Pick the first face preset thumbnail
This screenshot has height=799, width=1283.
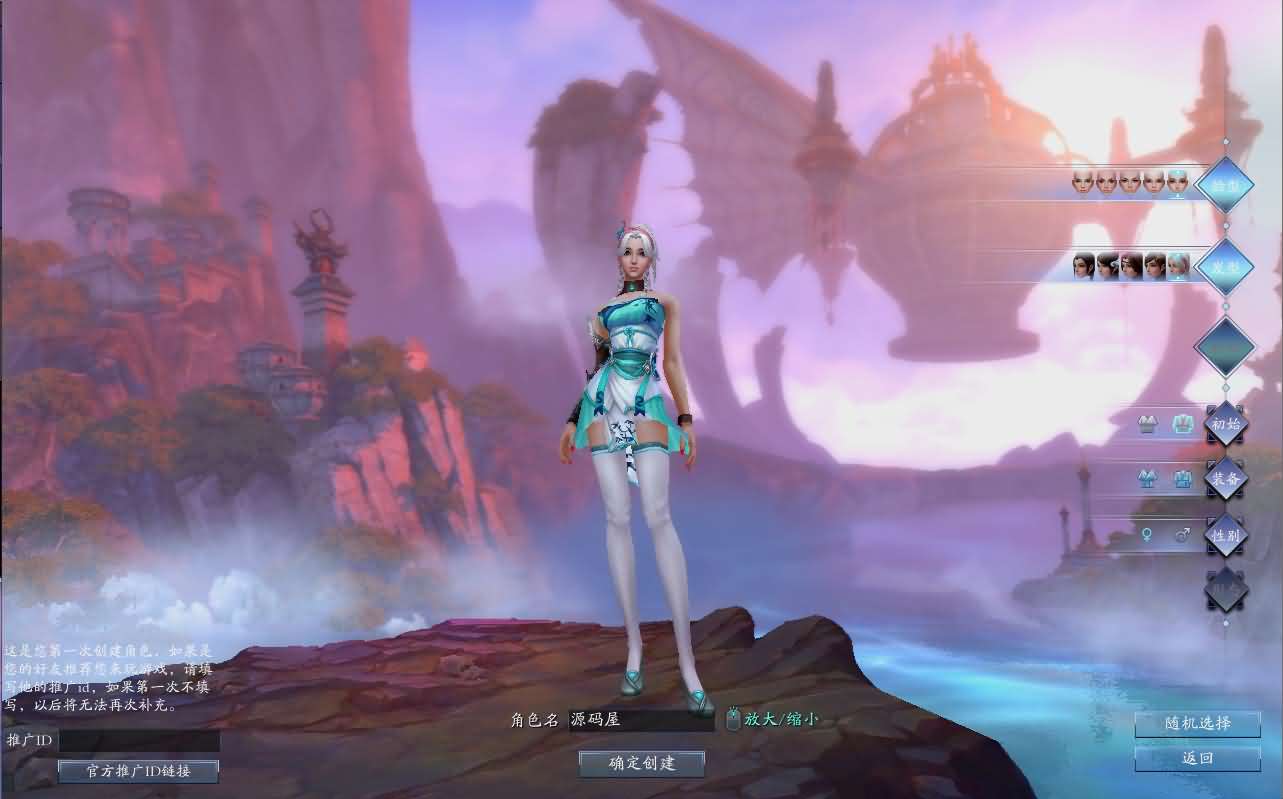1081,182
